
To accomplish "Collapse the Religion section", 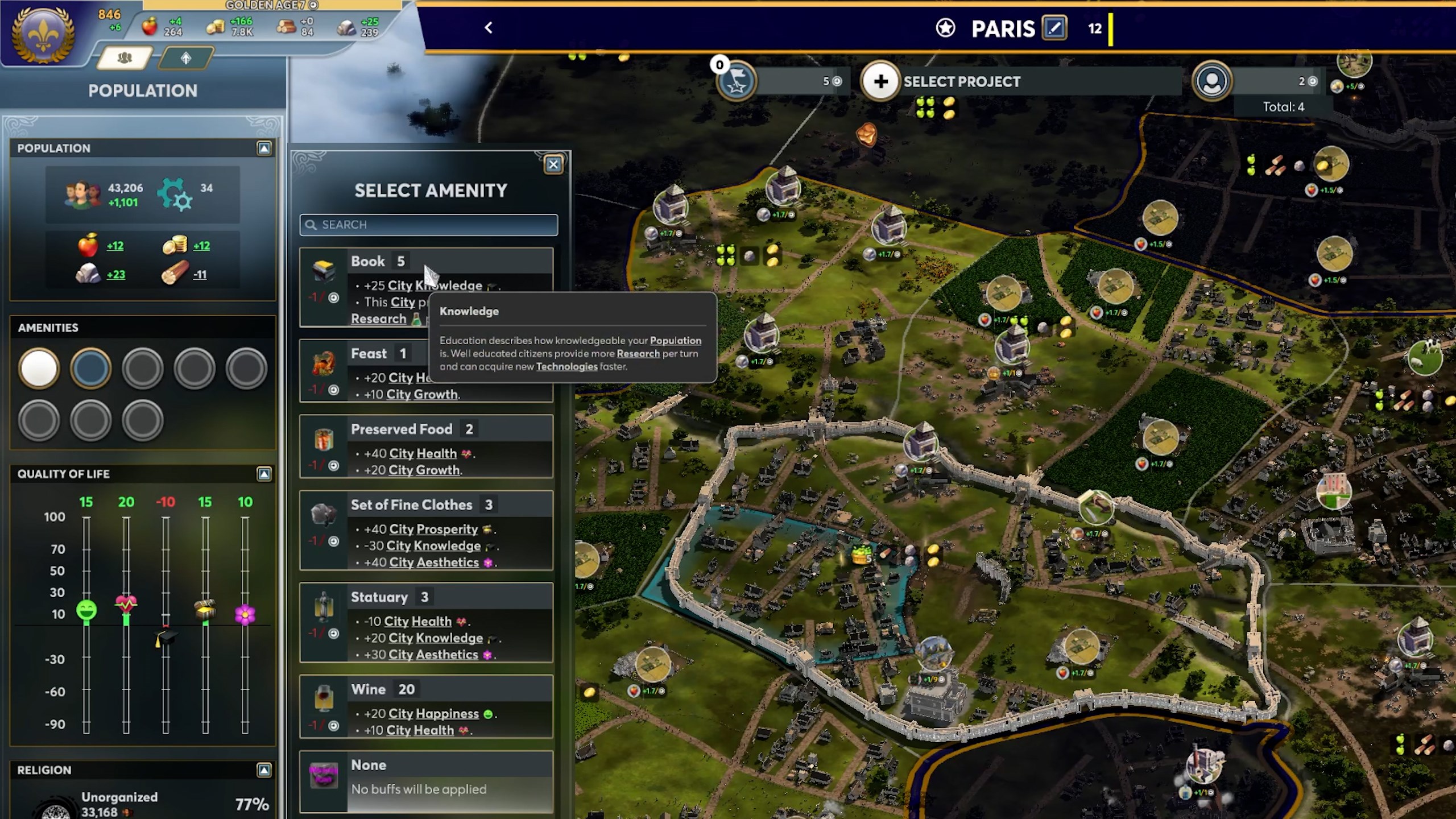I will tap(264, 770).
